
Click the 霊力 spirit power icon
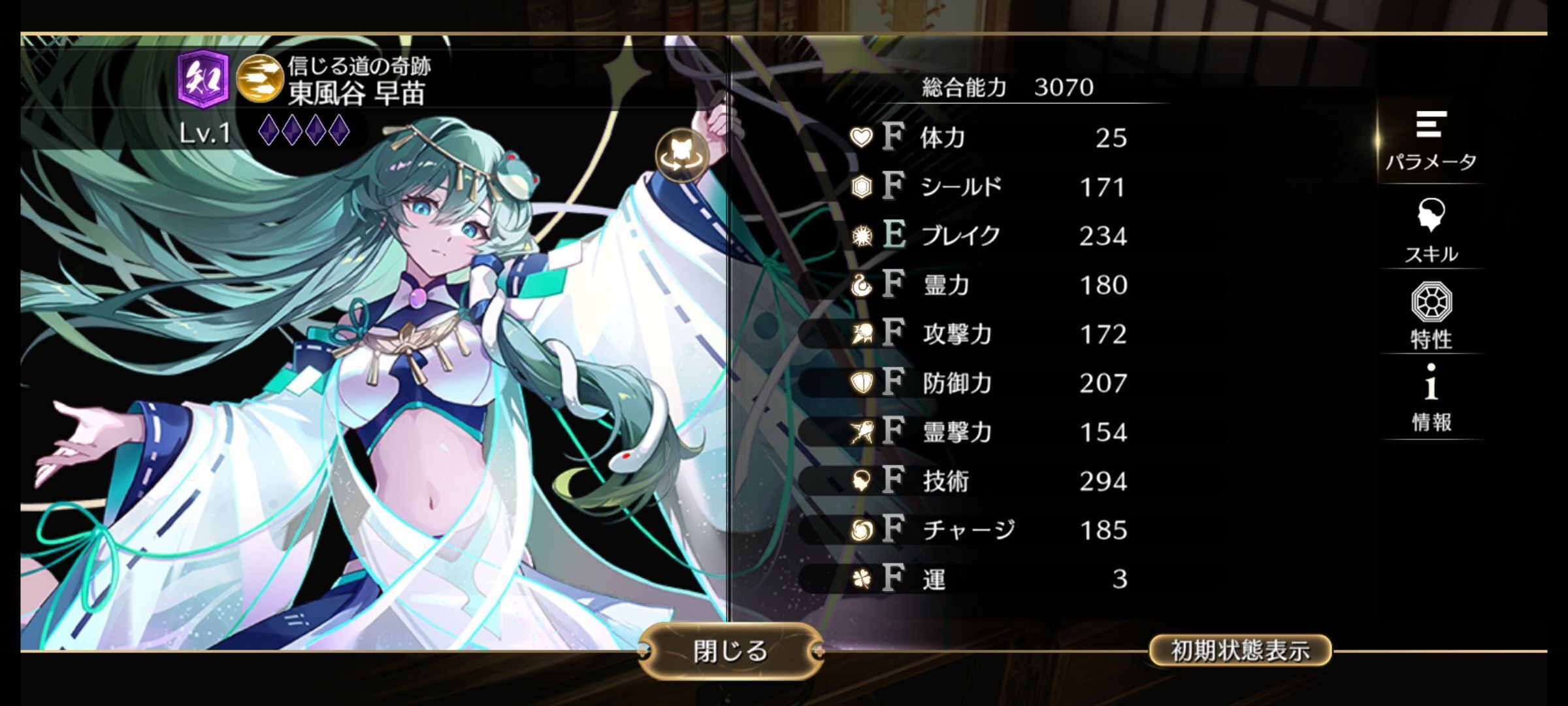(x=862, y=286)
